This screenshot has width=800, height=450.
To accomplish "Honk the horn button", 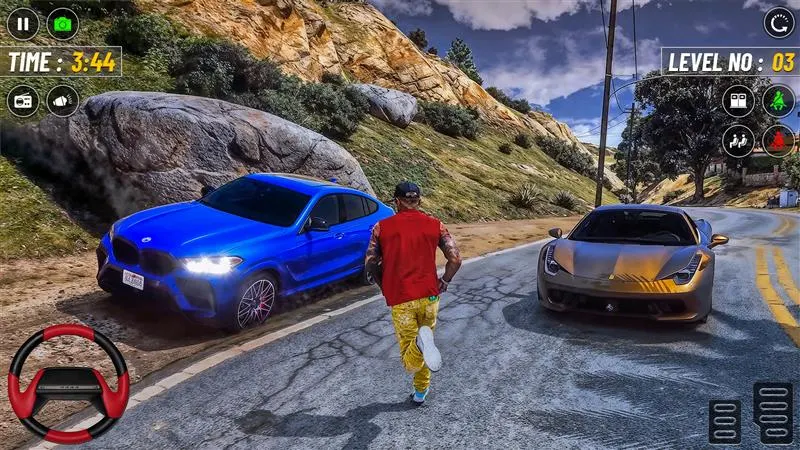I will pos(63,100).
